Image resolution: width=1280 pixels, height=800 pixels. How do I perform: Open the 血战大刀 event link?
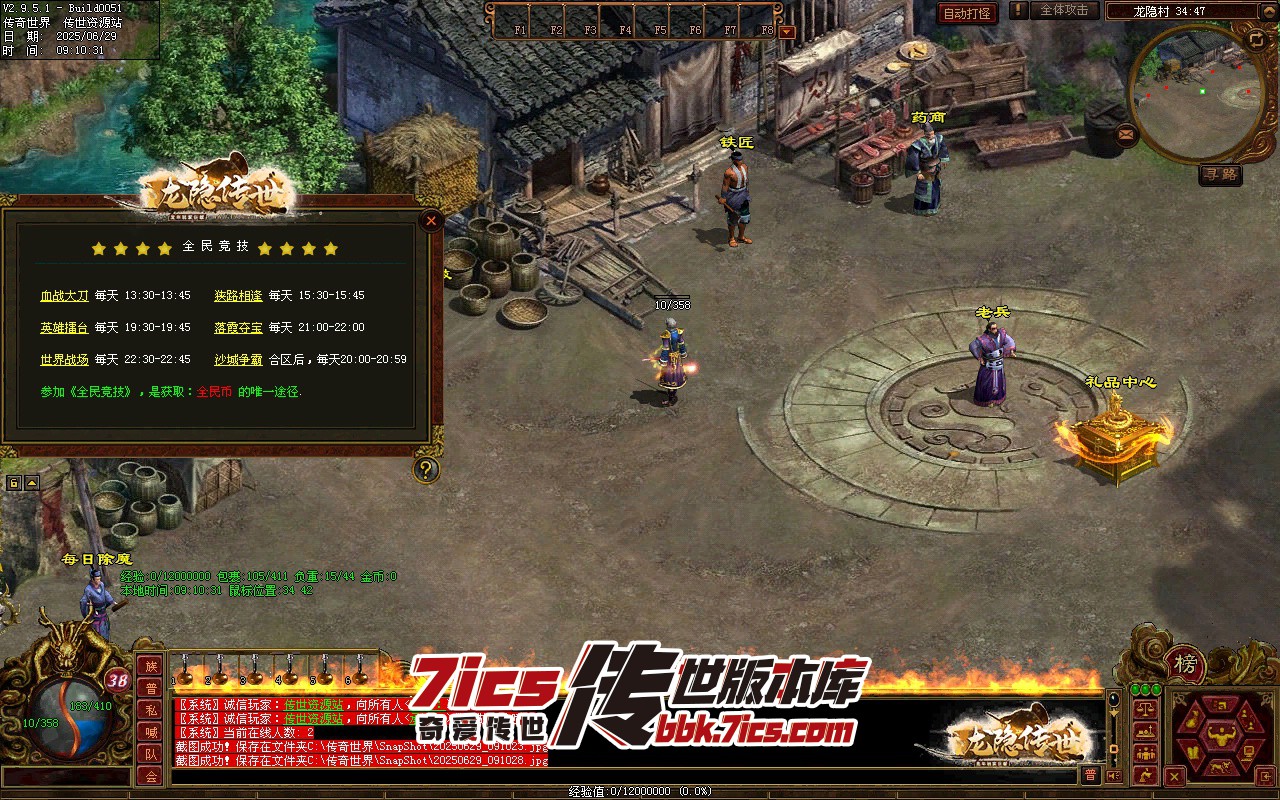(x=64, y=296)
